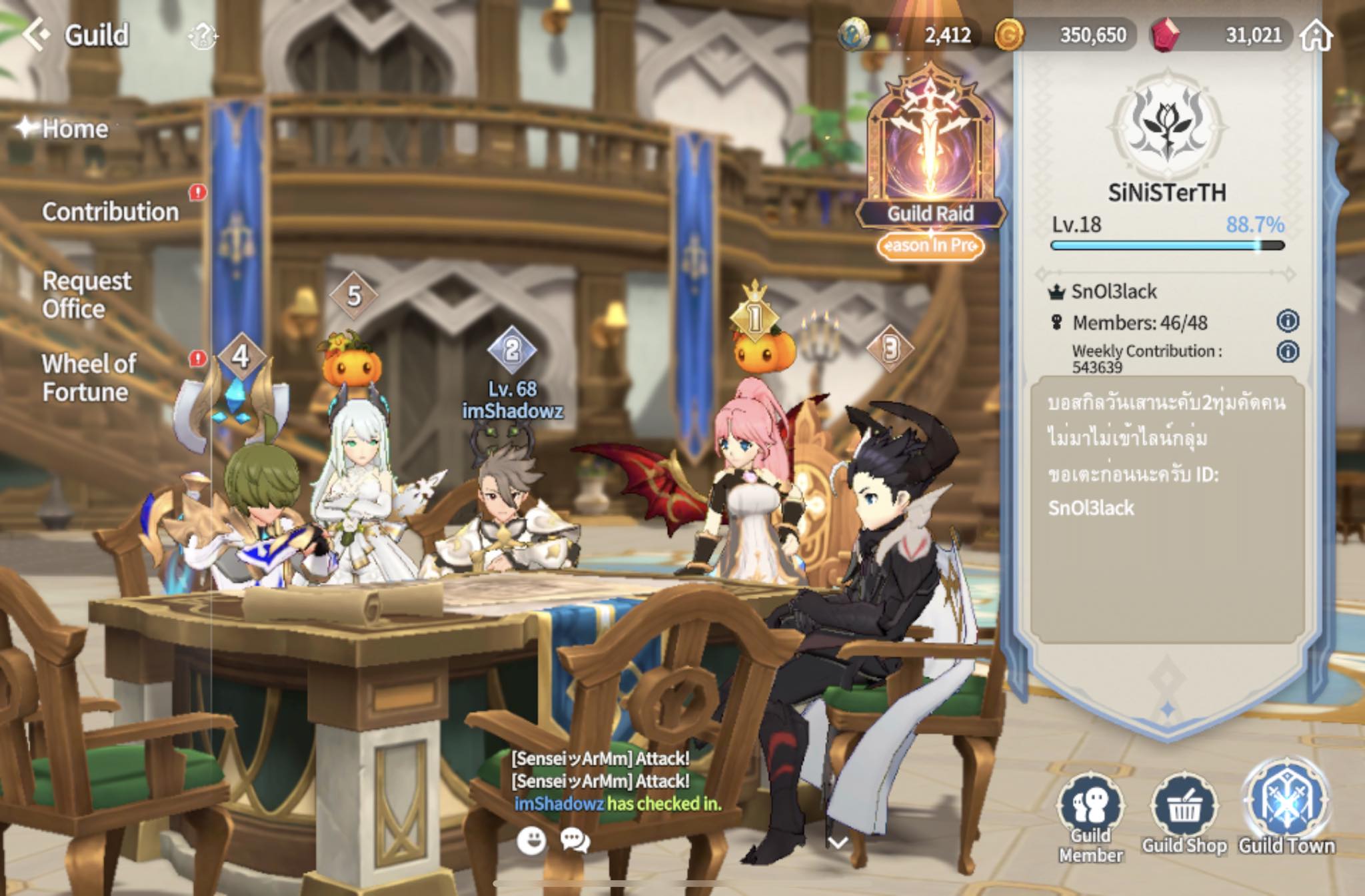1365x896 pixels.
Task: Open the emoji smiley button
Action: point(531,841)
